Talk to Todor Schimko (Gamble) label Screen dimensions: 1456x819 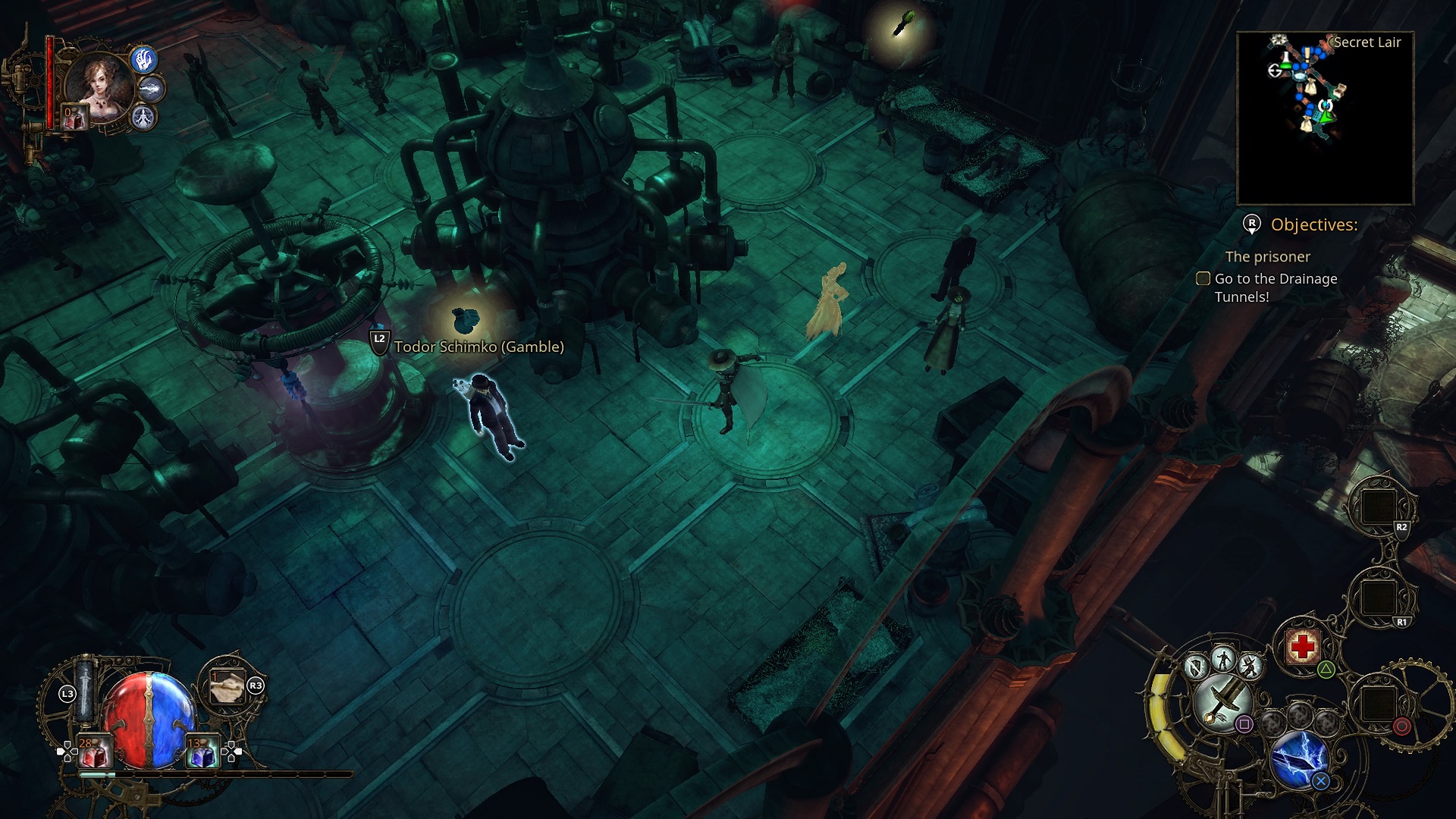(x=479, y=347)
